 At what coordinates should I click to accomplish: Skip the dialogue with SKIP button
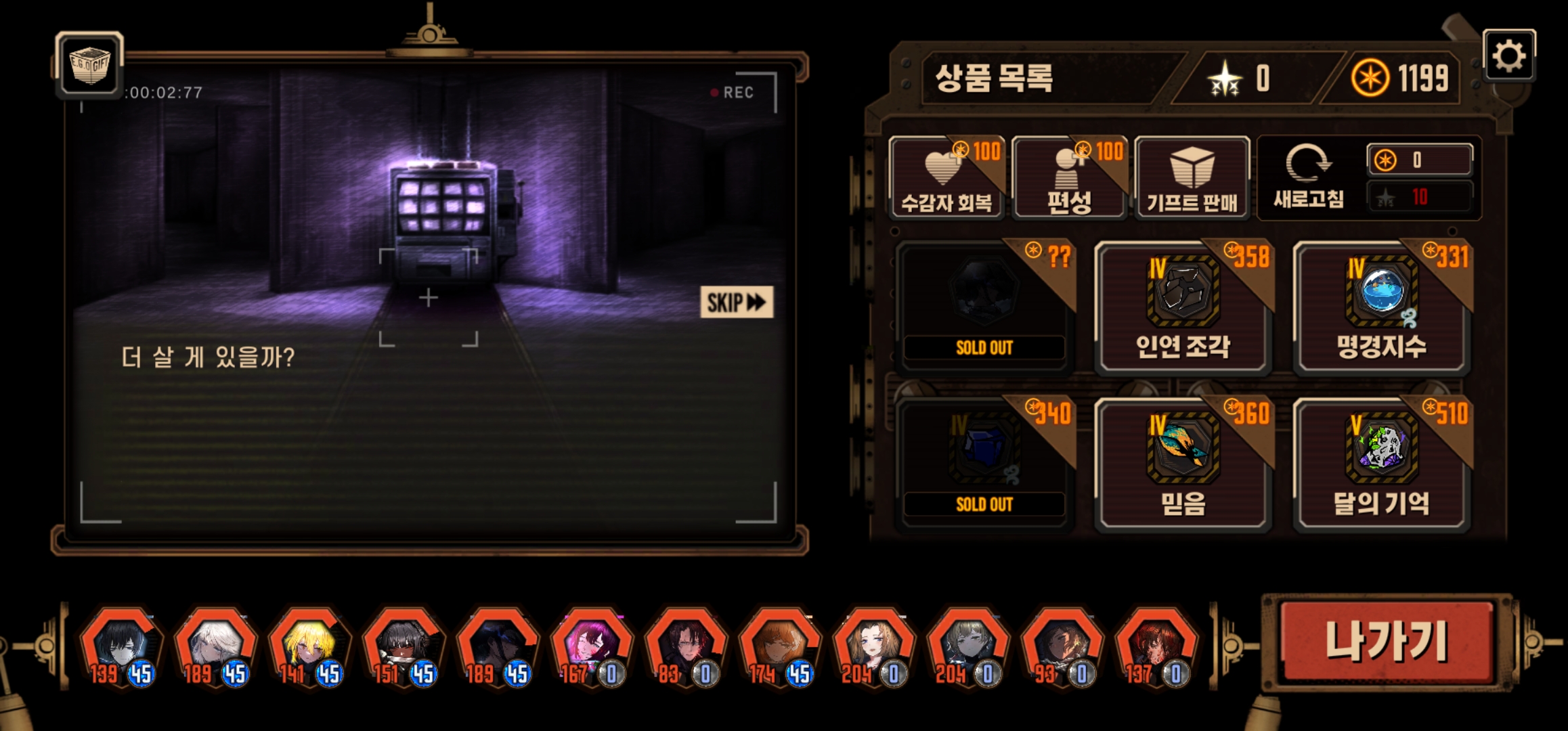736,302
